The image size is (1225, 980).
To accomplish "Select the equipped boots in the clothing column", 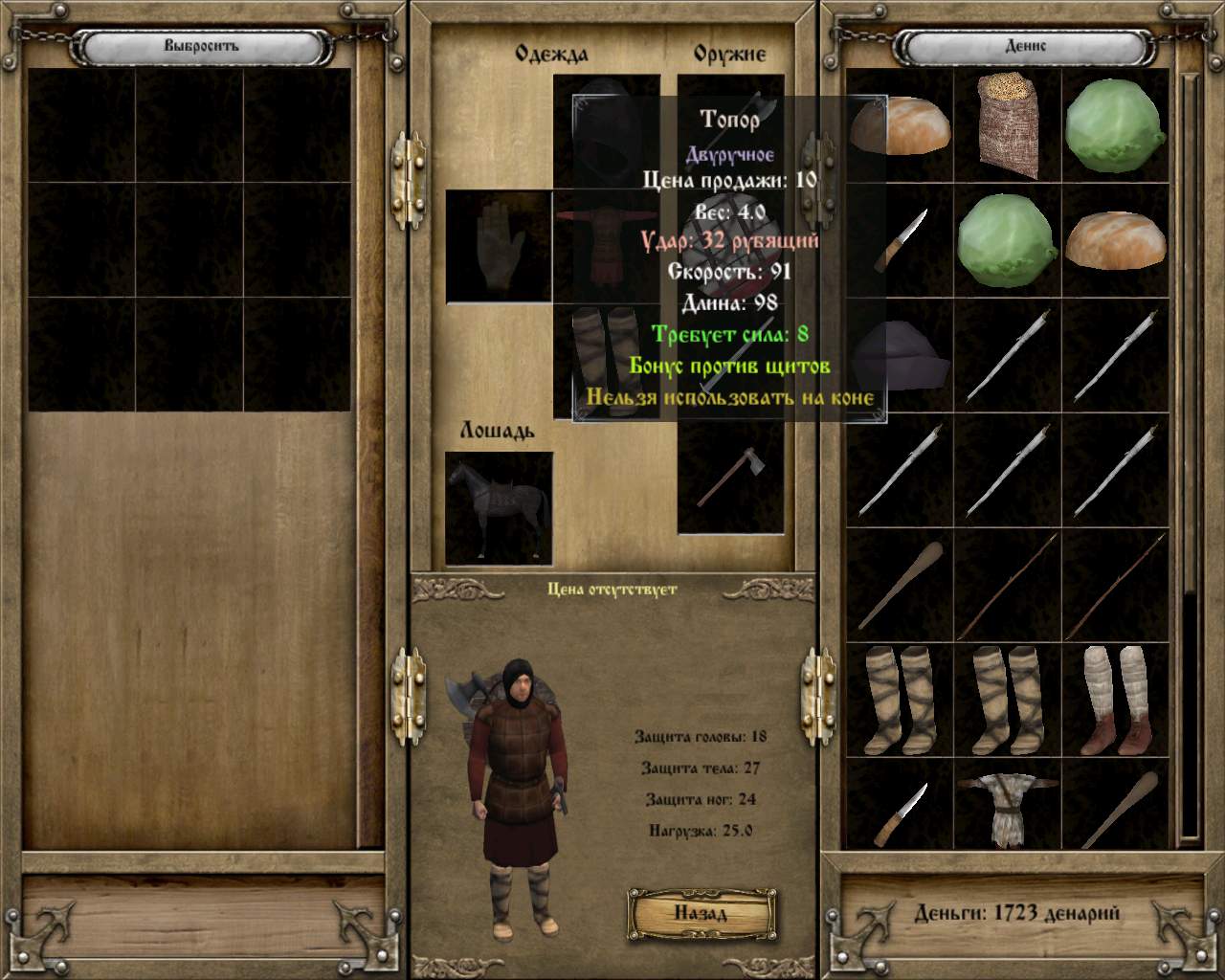I will click(605, 361).
